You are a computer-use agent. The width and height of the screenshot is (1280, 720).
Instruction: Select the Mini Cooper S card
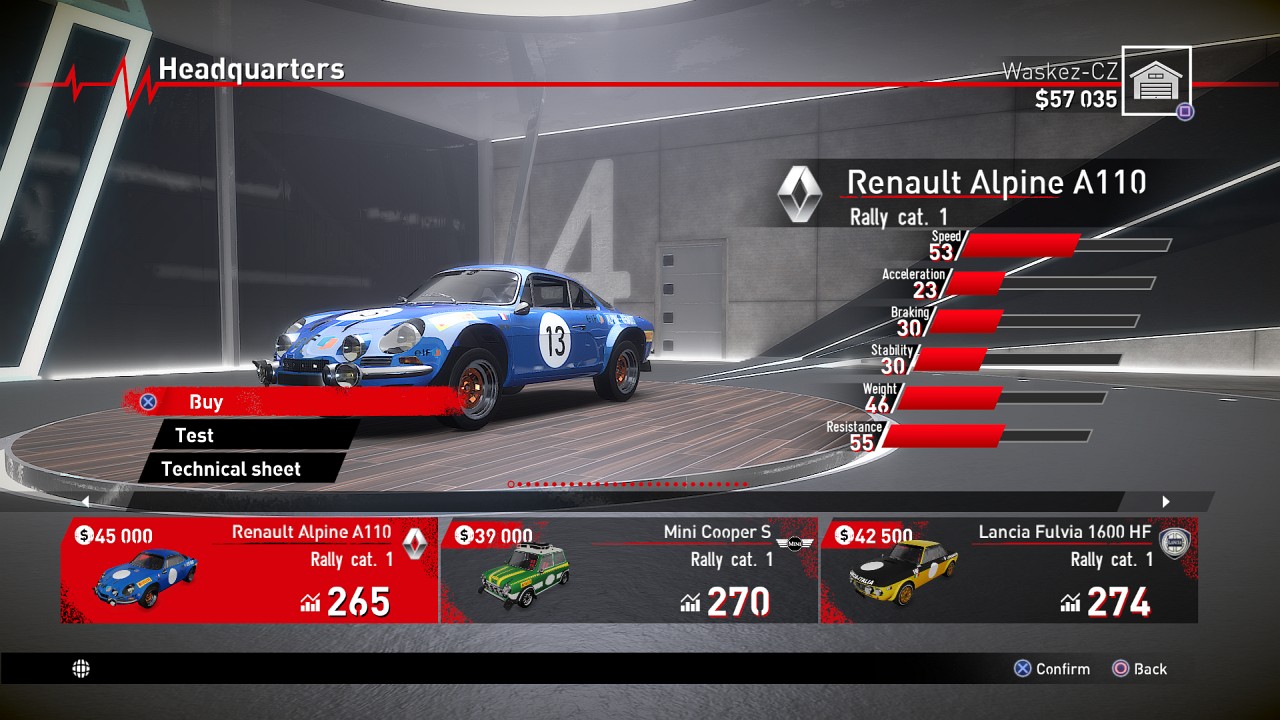(629, 570)
